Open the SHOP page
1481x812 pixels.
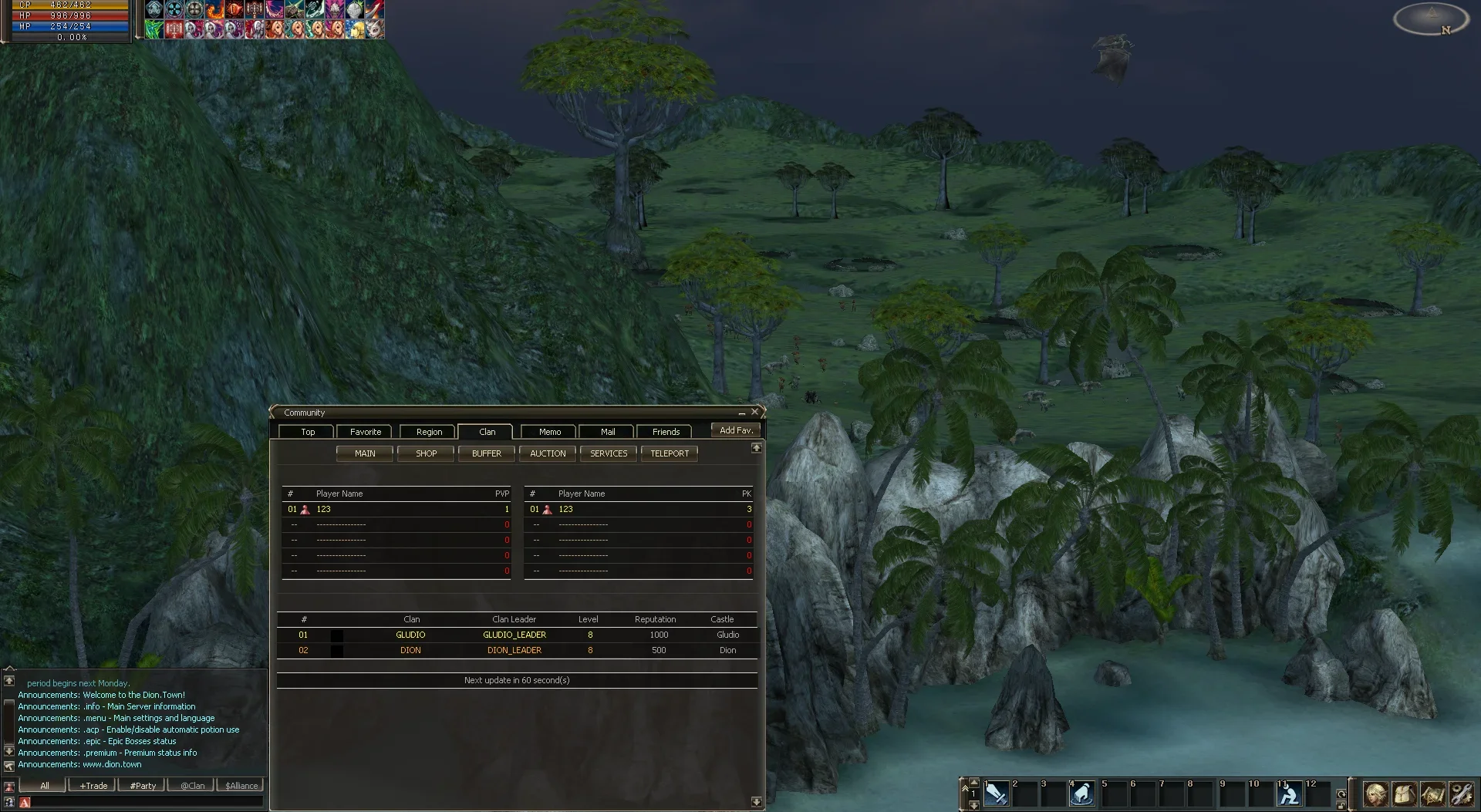[426, 453]
